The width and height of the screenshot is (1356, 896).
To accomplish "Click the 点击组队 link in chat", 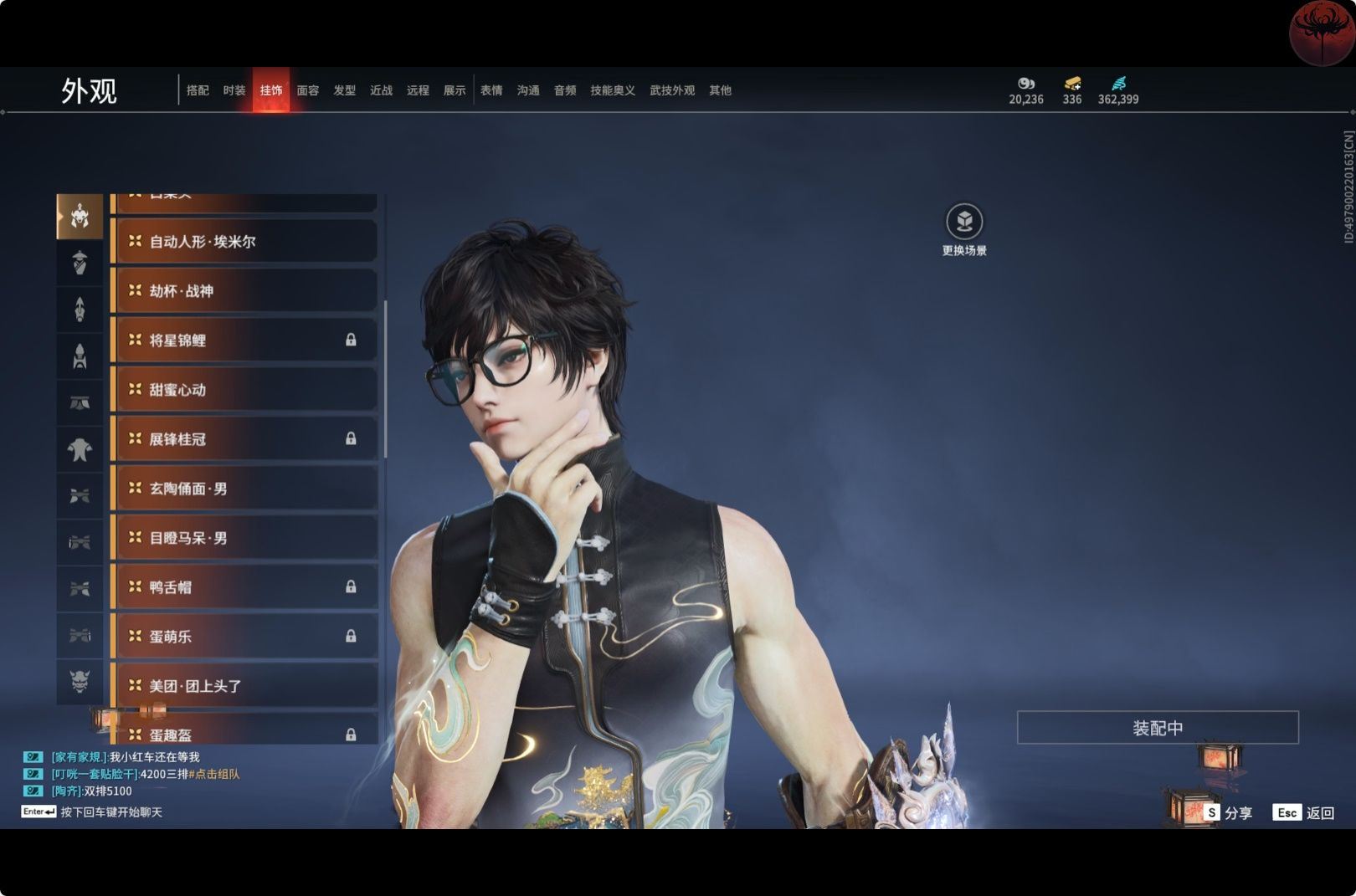I will [216, 775].
